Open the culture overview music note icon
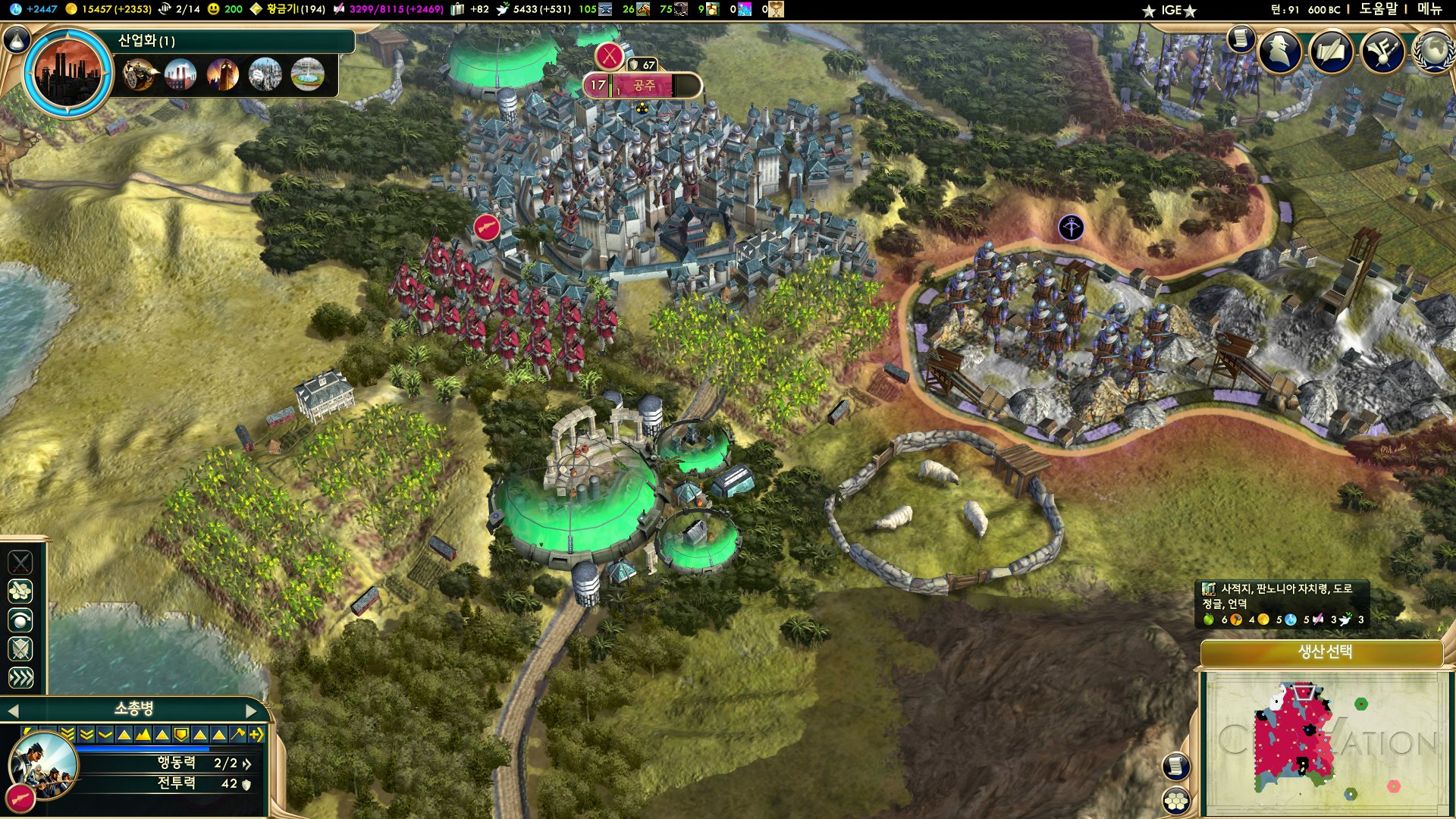This screenshot has height=819, width=1456. pyautogui.click(x=1383, y=51)
